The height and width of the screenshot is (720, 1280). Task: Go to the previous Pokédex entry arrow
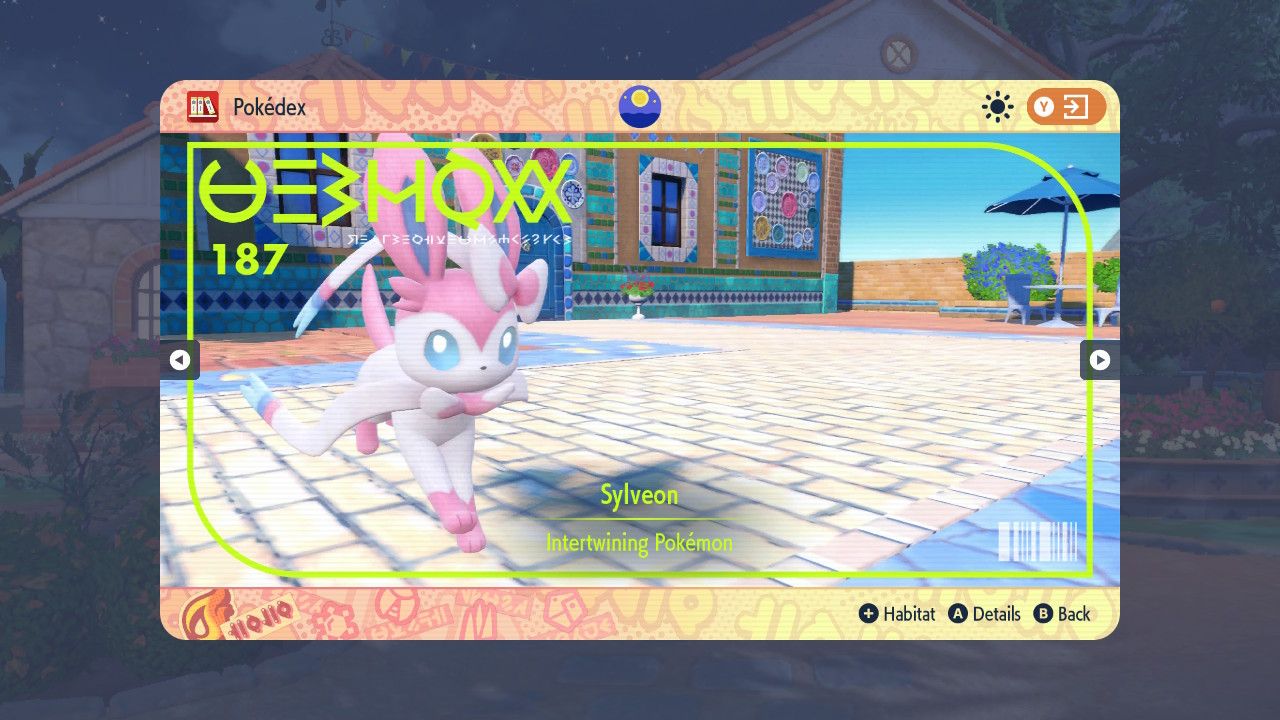point(180,360)
